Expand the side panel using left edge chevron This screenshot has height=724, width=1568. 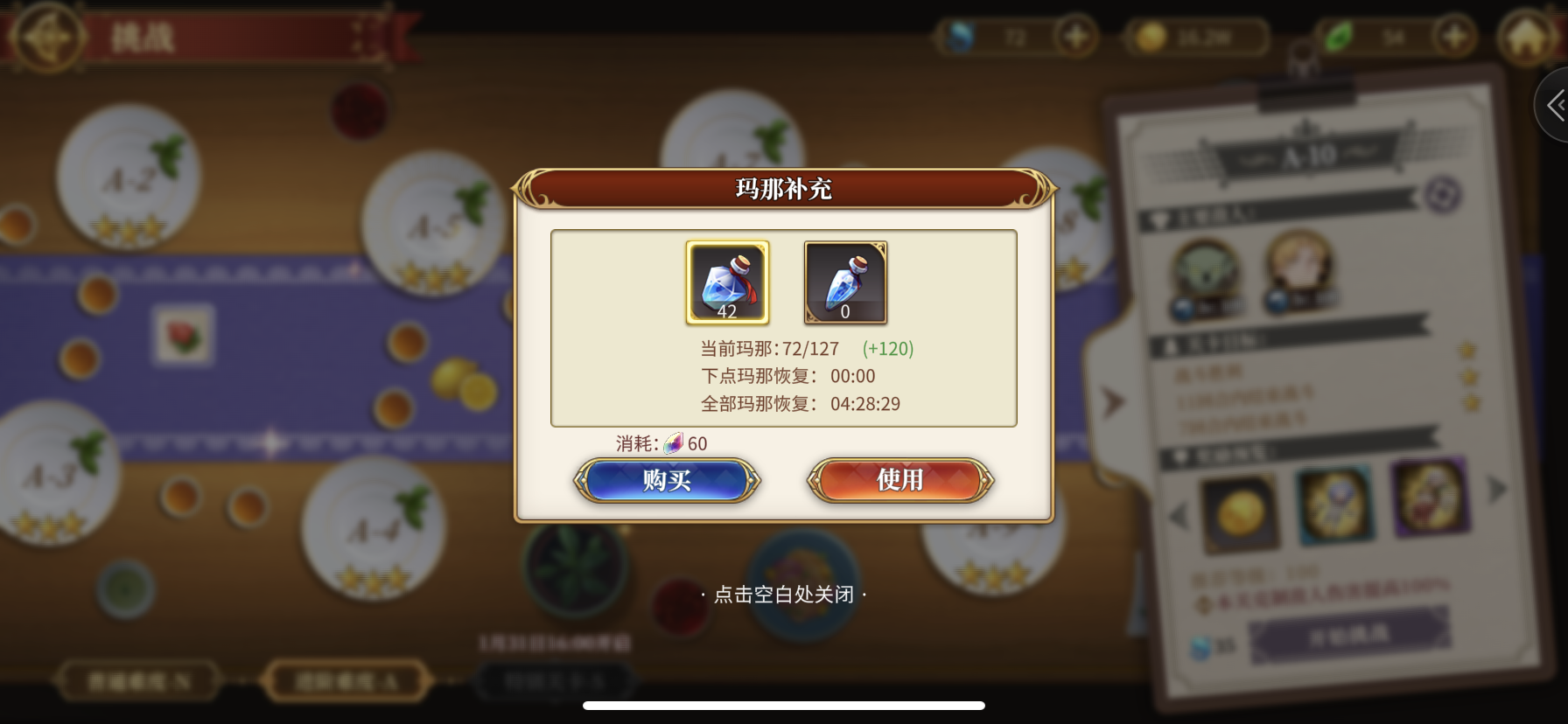click(x=1555, y=106)
